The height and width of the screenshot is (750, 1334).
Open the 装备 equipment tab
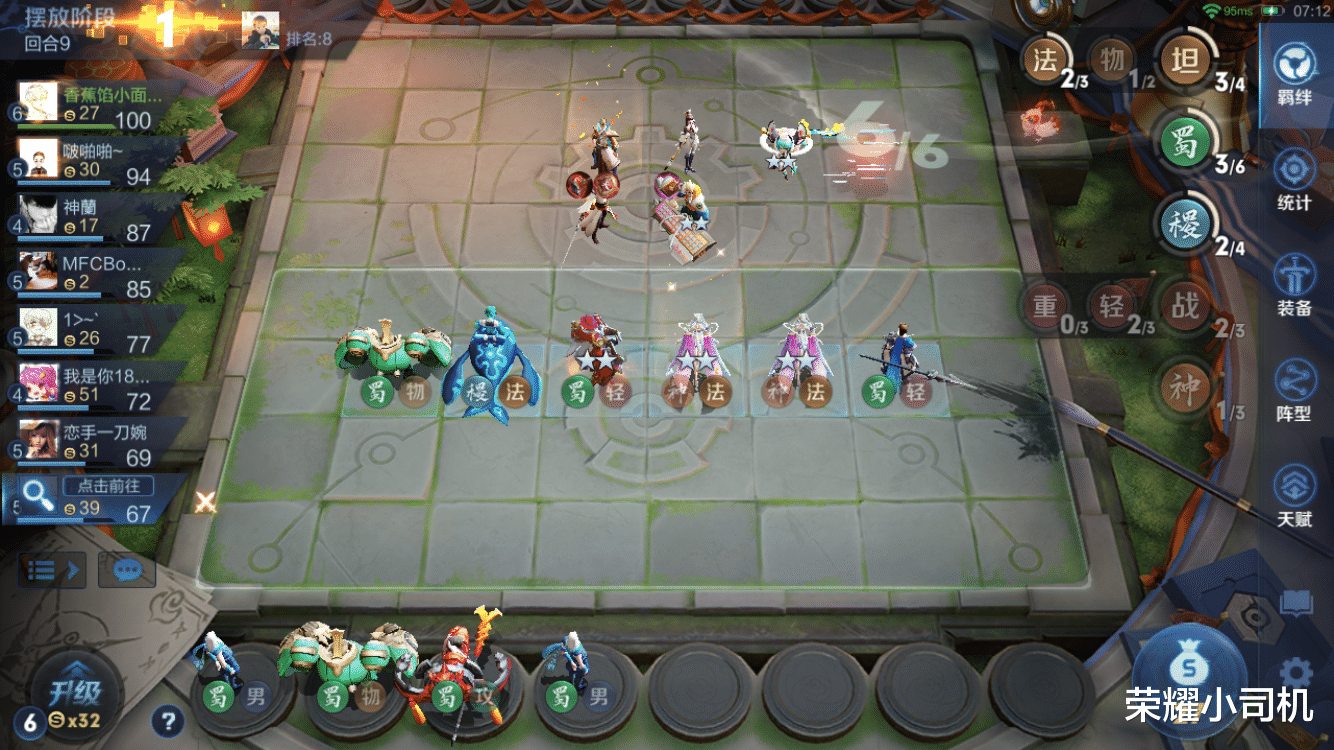1294,285
